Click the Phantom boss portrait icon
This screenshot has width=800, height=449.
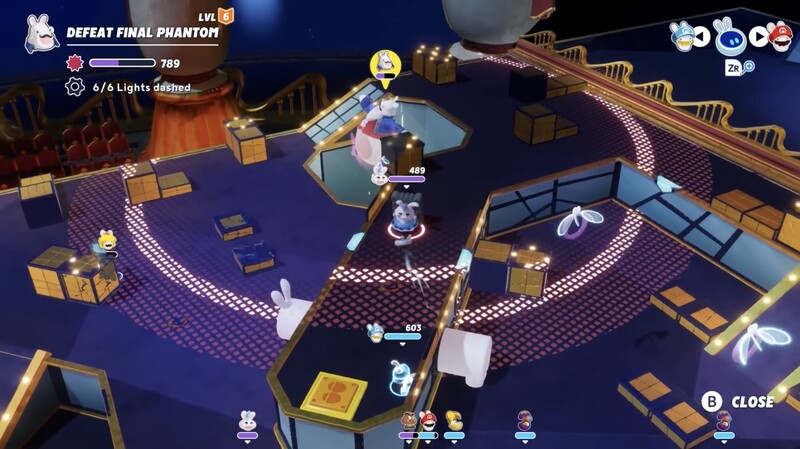pos(41,33)
